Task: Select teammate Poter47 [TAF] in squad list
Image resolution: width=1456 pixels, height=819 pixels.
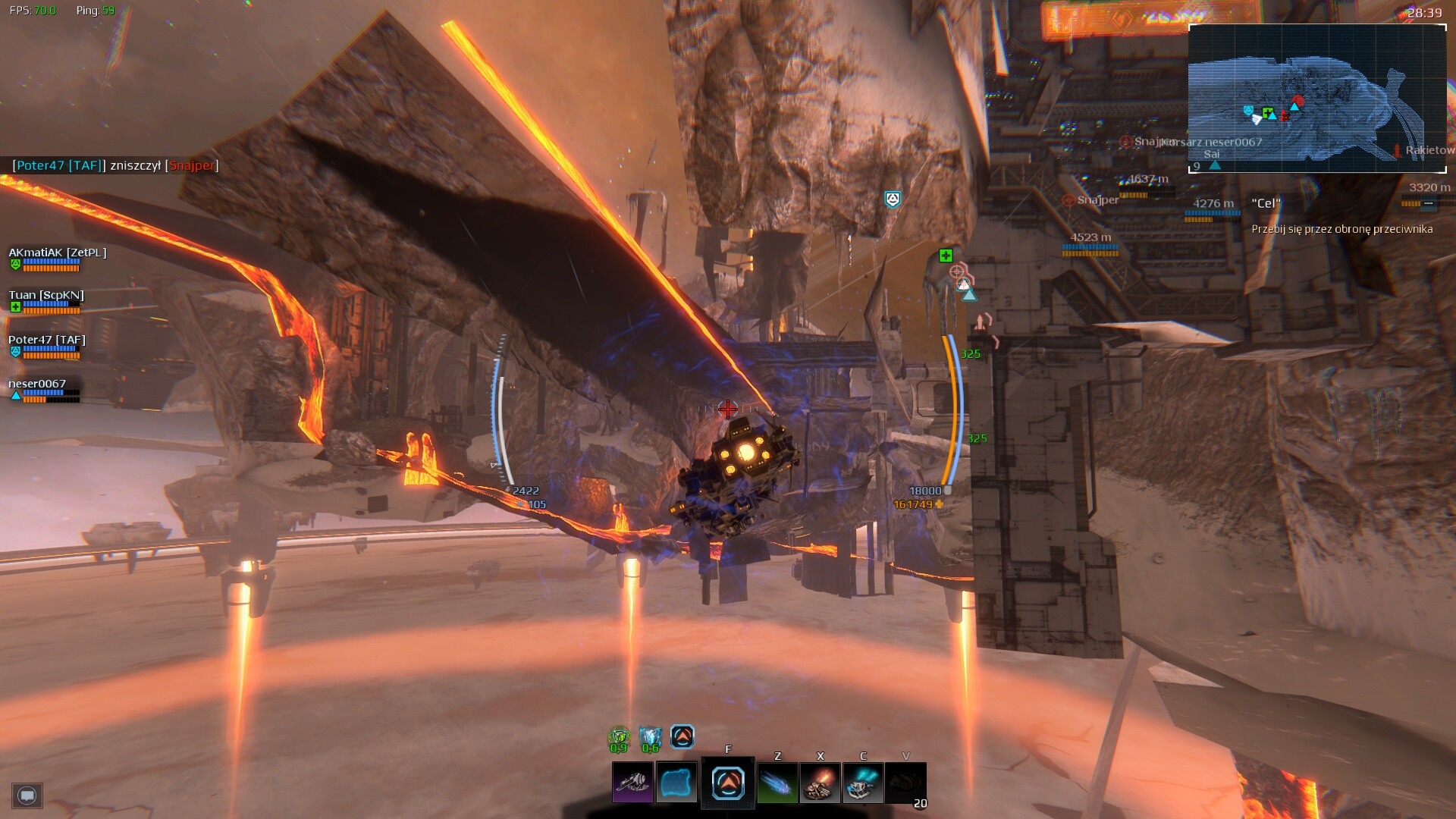Action: coord(47,340)
